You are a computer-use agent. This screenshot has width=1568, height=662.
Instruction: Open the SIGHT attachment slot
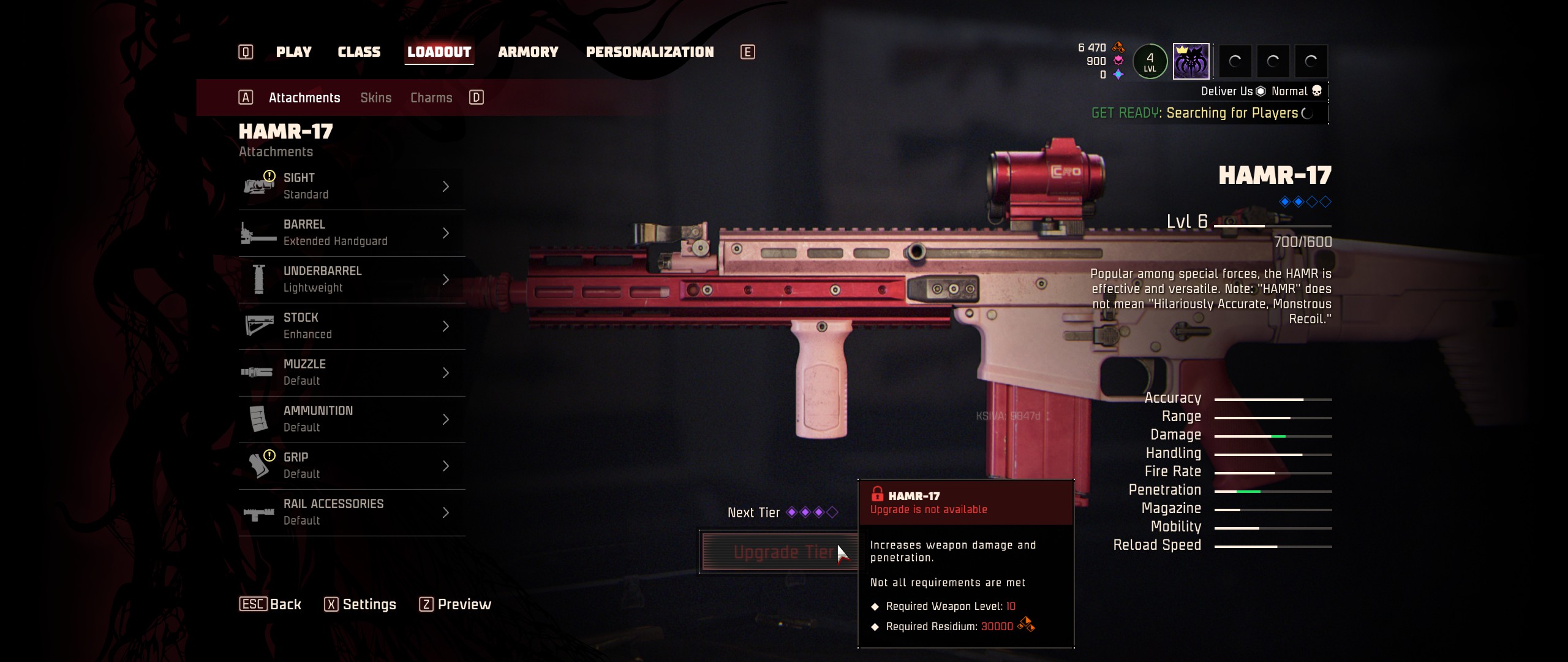352,186
